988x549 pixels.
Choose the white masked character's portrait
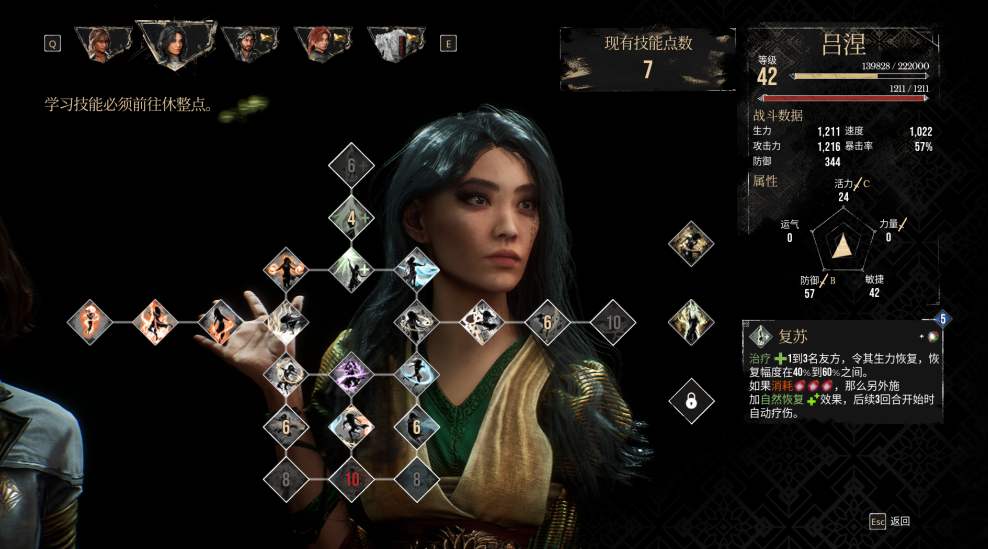[395, 42]
